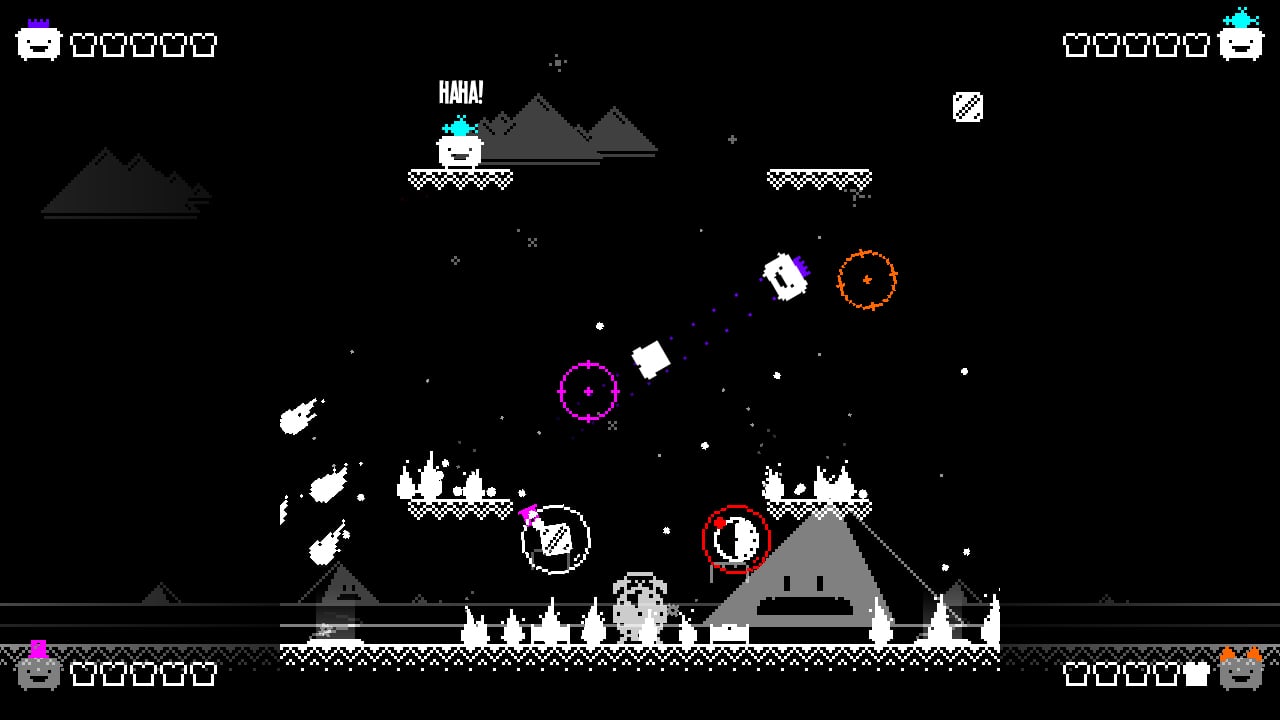Click the HAHA! speech bubble
The width and height of the screenshot is (1280, 720).
tap(461, 94)
